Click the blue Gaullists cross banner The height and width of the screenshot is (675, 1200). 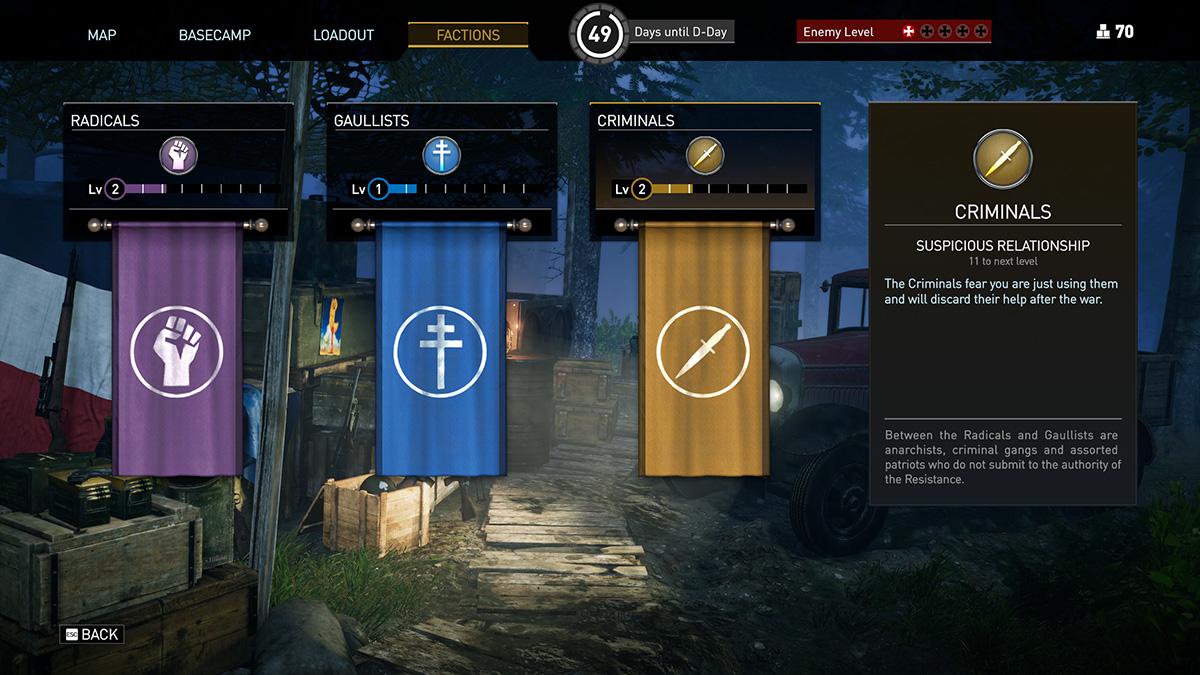(x=440, y=350)
